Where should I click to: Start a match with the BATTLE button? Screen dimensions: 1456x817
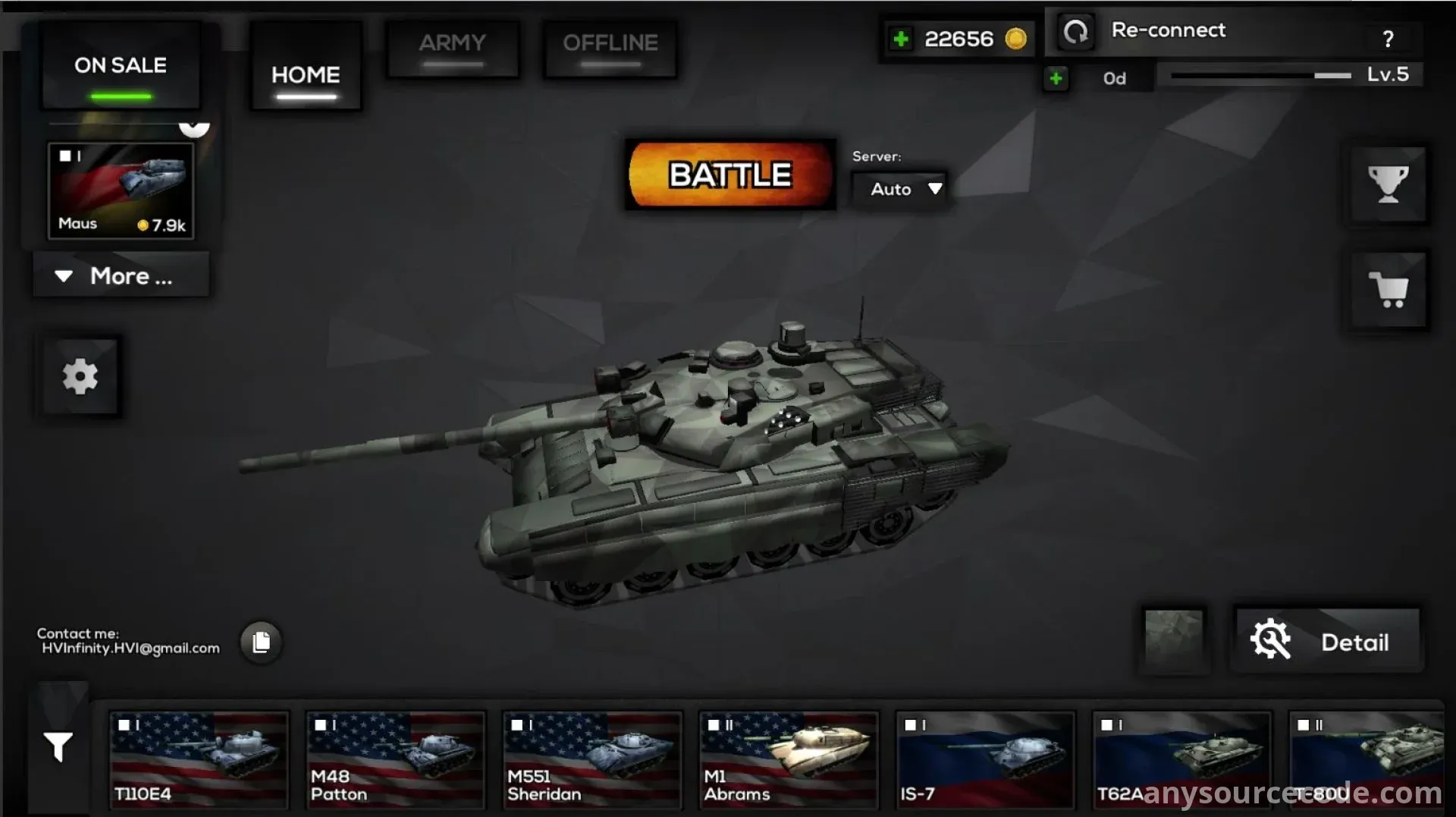pos(730,175)
